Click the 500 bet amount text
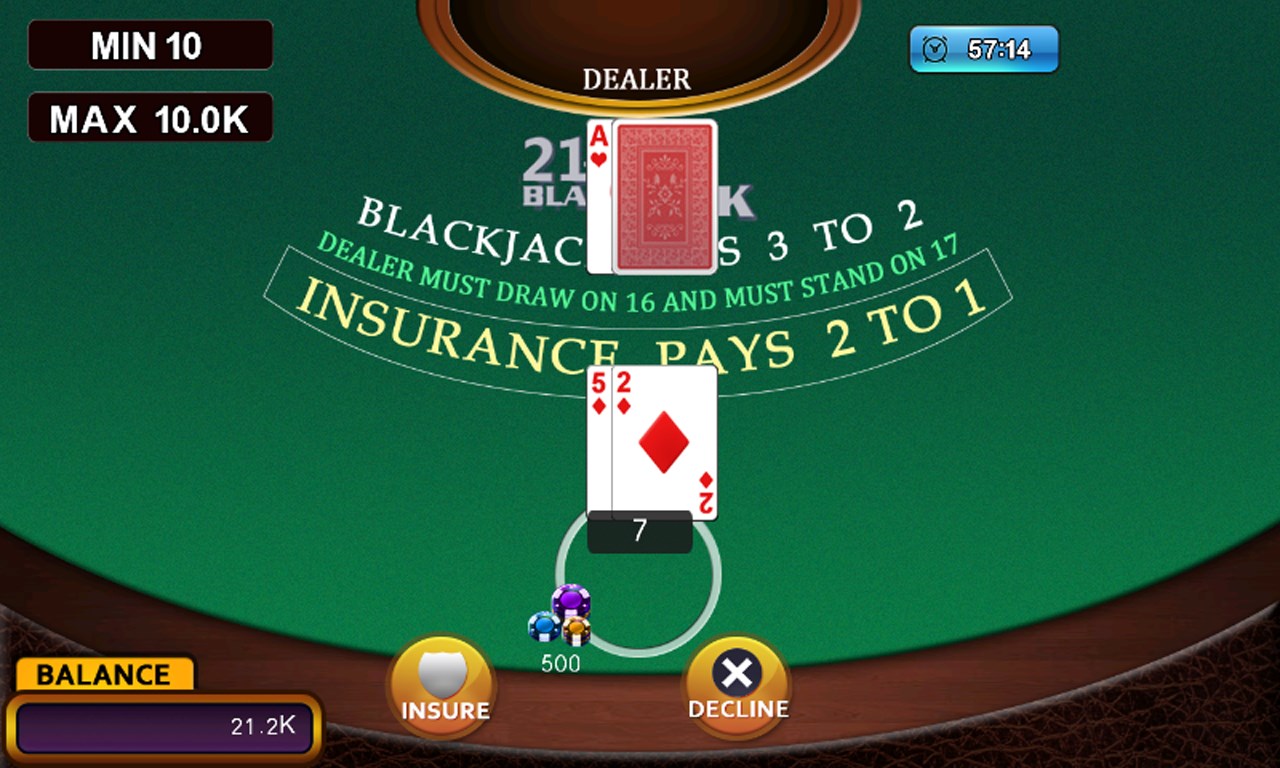The width and height of the screenshot is (1280, 768). (562, 663)
